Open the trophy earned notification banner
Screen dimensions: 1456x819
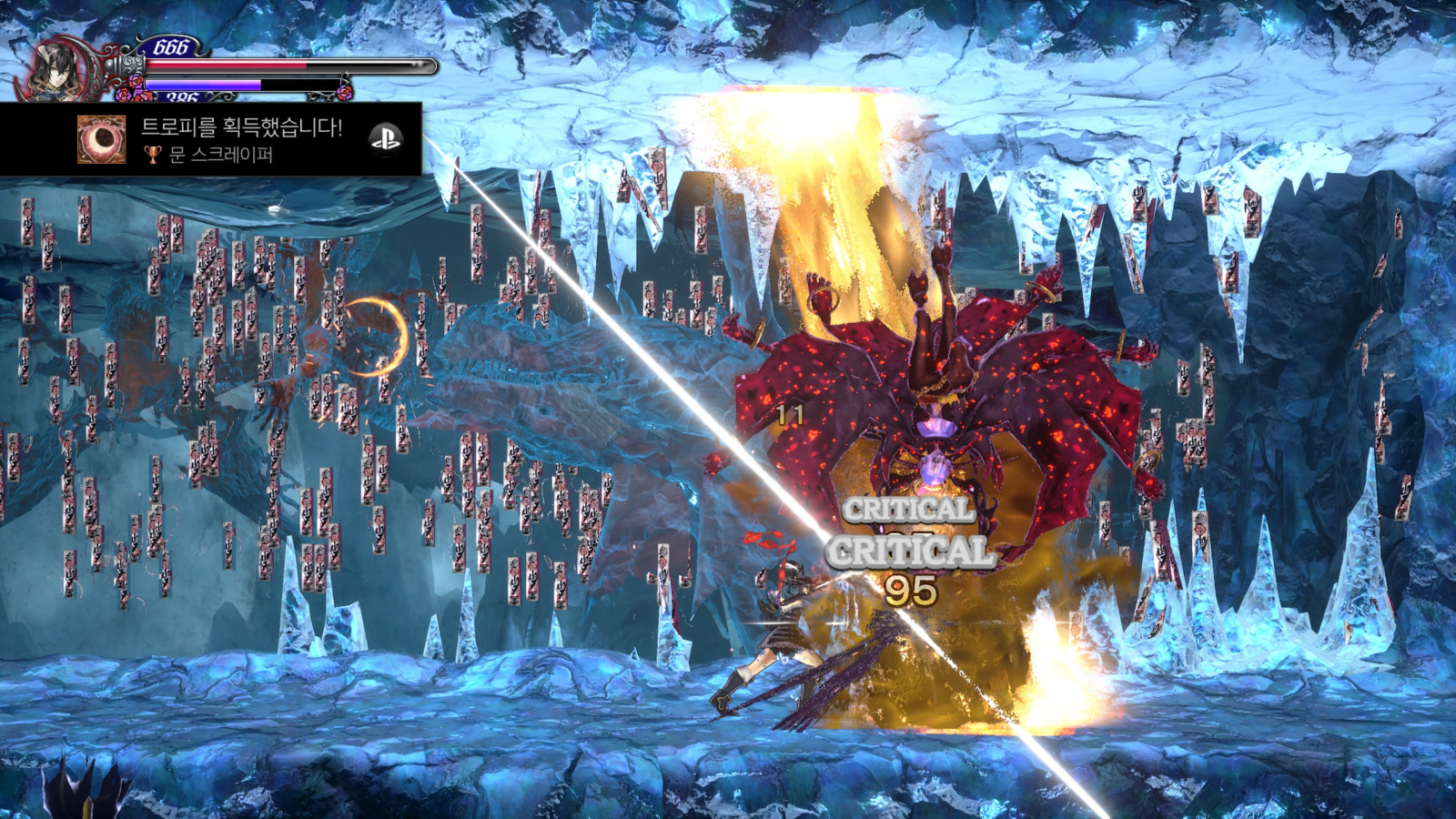click(x=241, y=138)
